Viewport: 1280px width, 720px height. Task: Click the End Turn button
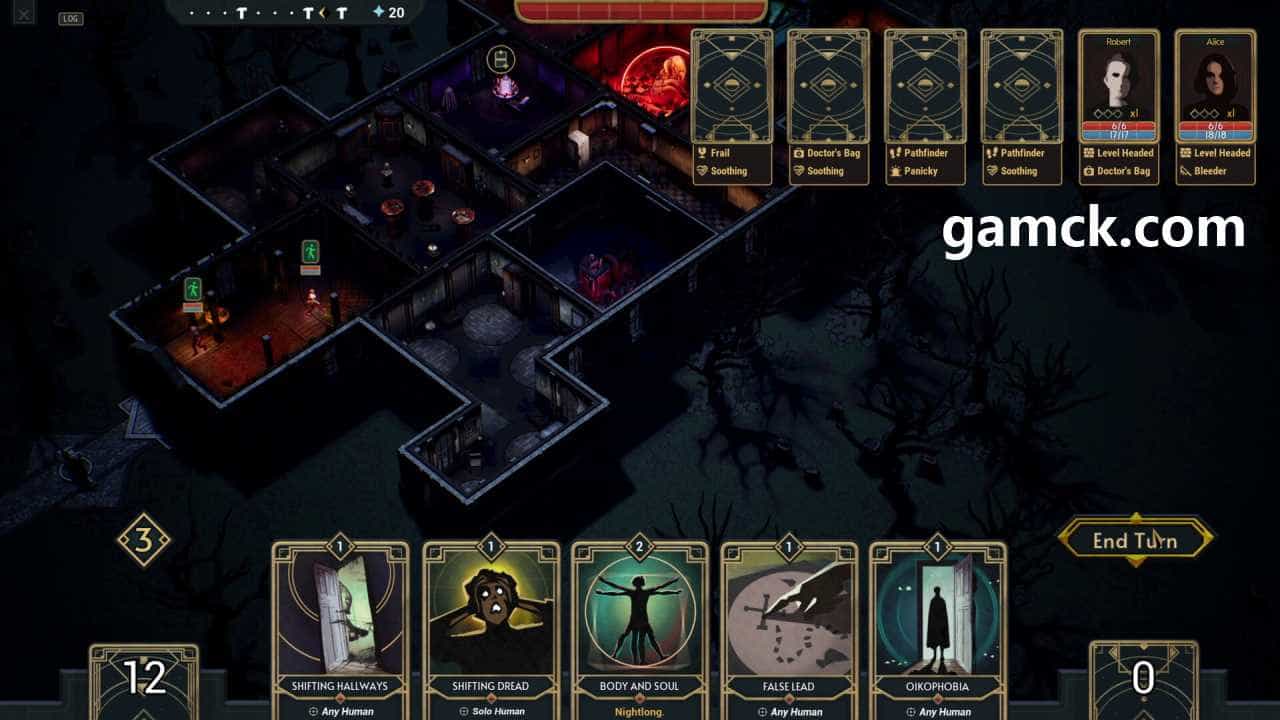coord(1135,541)
